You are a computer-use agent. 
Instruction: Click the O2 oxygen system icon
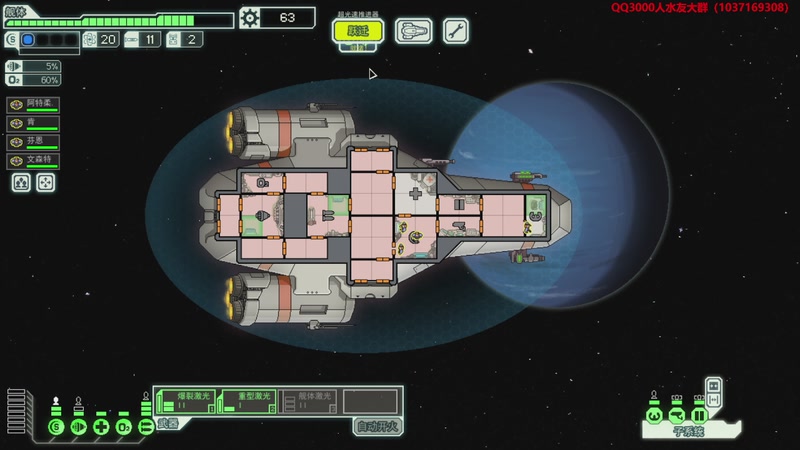point(124,428)
